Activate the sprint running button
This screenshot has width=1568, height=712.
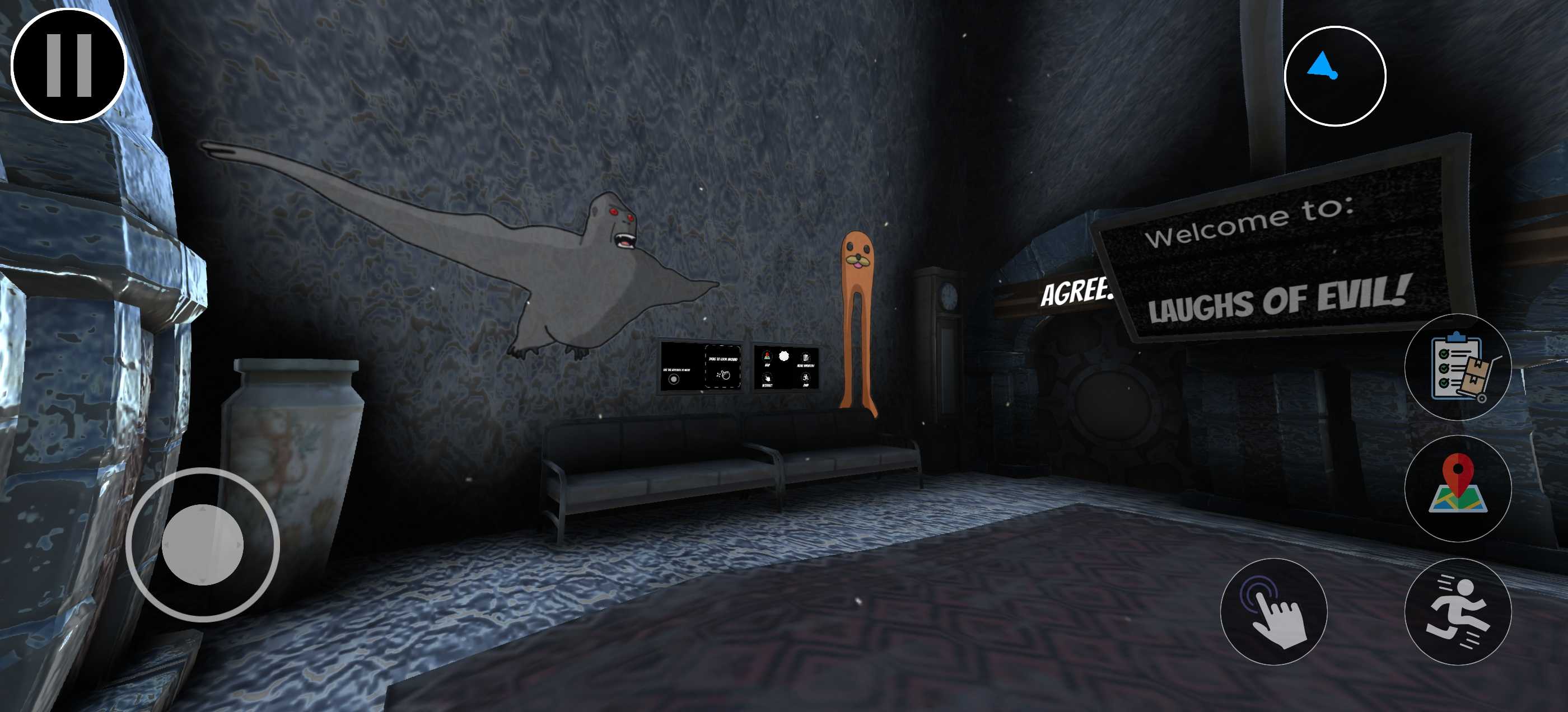click(x=1457, y=611)
